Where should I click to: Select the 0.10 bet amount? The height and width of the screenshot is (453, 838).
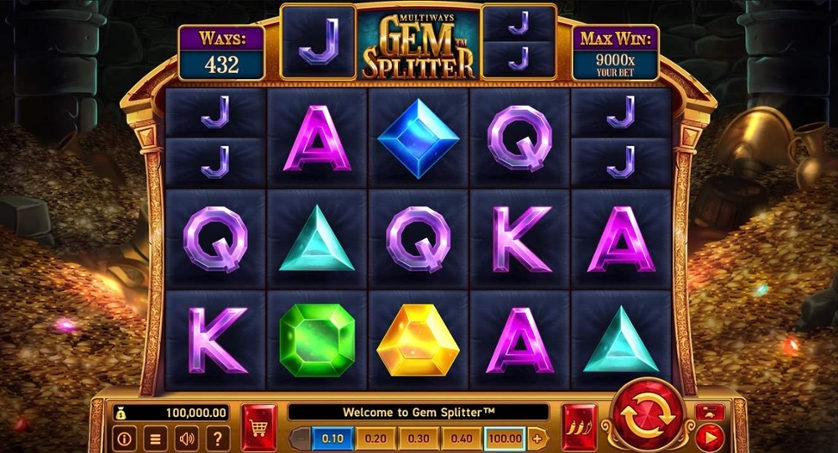point(334,438)
